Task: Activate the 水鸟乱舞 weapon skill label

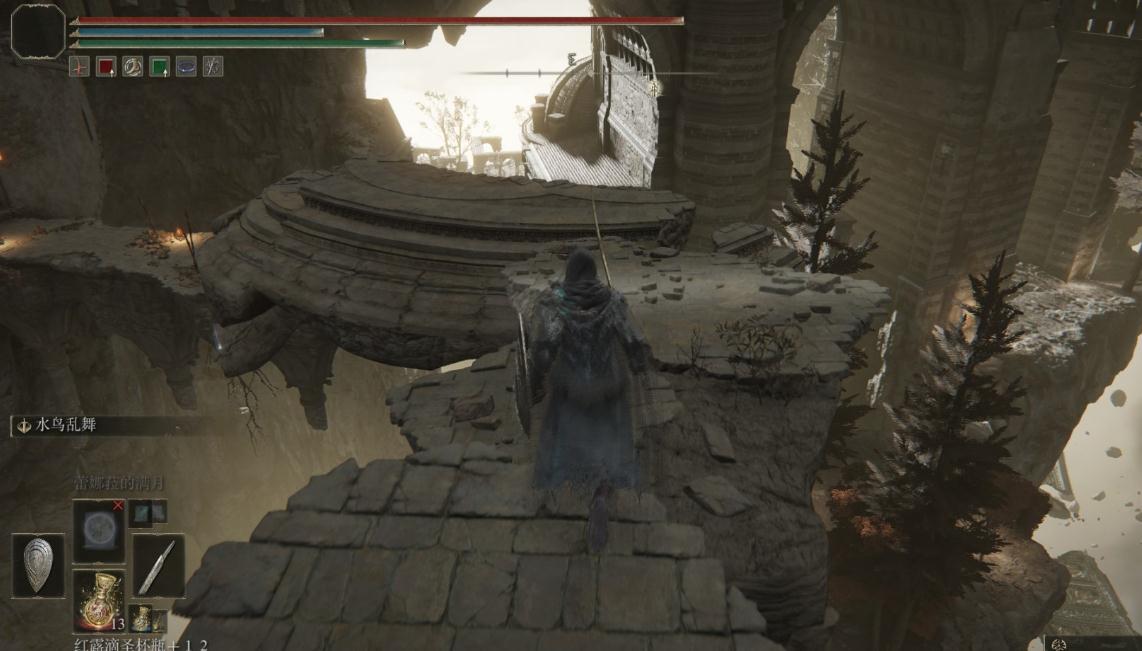Action: point(66,425)
